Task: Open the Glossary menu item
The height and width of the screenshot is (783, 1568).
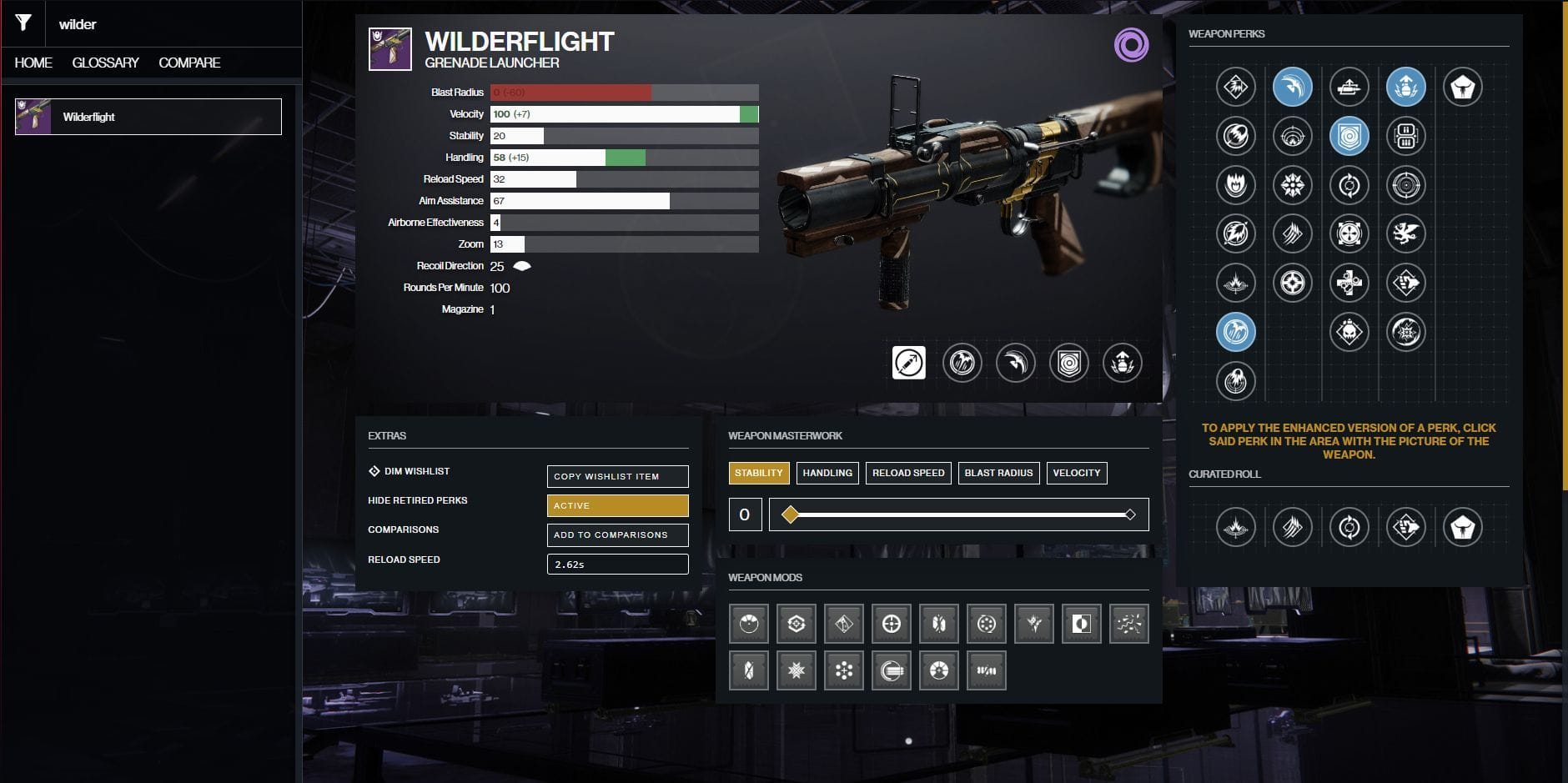Action: point(107,63)
